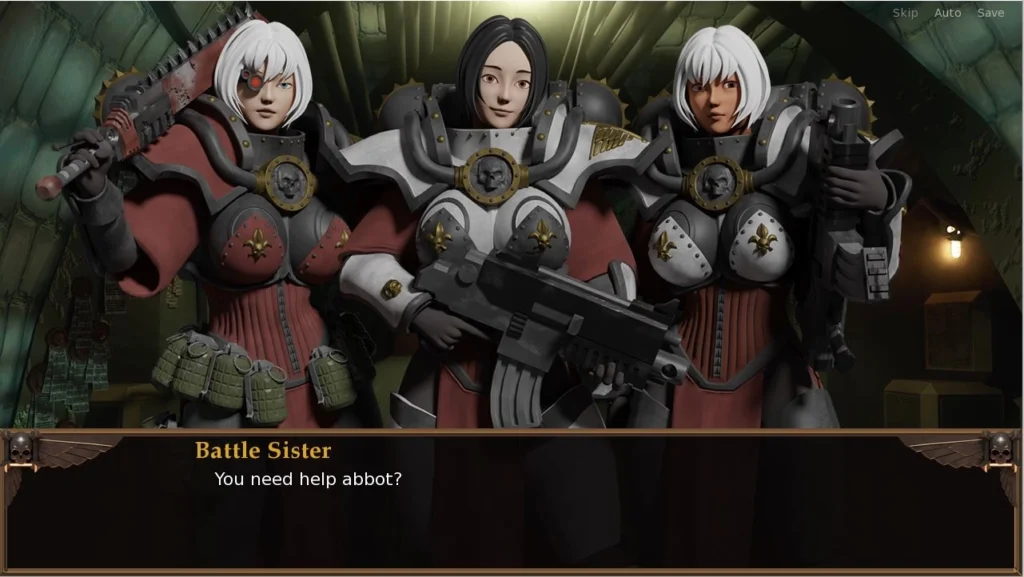
Task: Turn on Auto dialogue advance
Action: (947, 13)
